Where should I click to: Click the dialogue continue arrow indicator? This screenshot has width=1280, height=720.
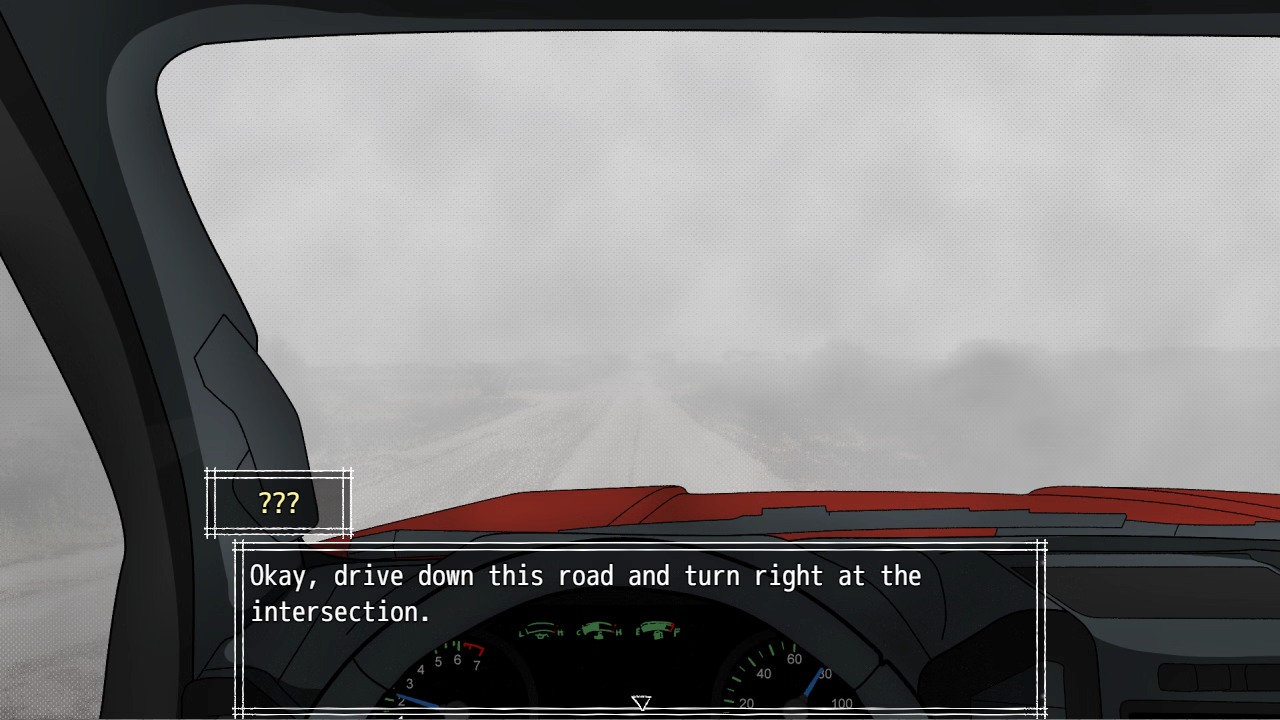(x=641, y=703)
